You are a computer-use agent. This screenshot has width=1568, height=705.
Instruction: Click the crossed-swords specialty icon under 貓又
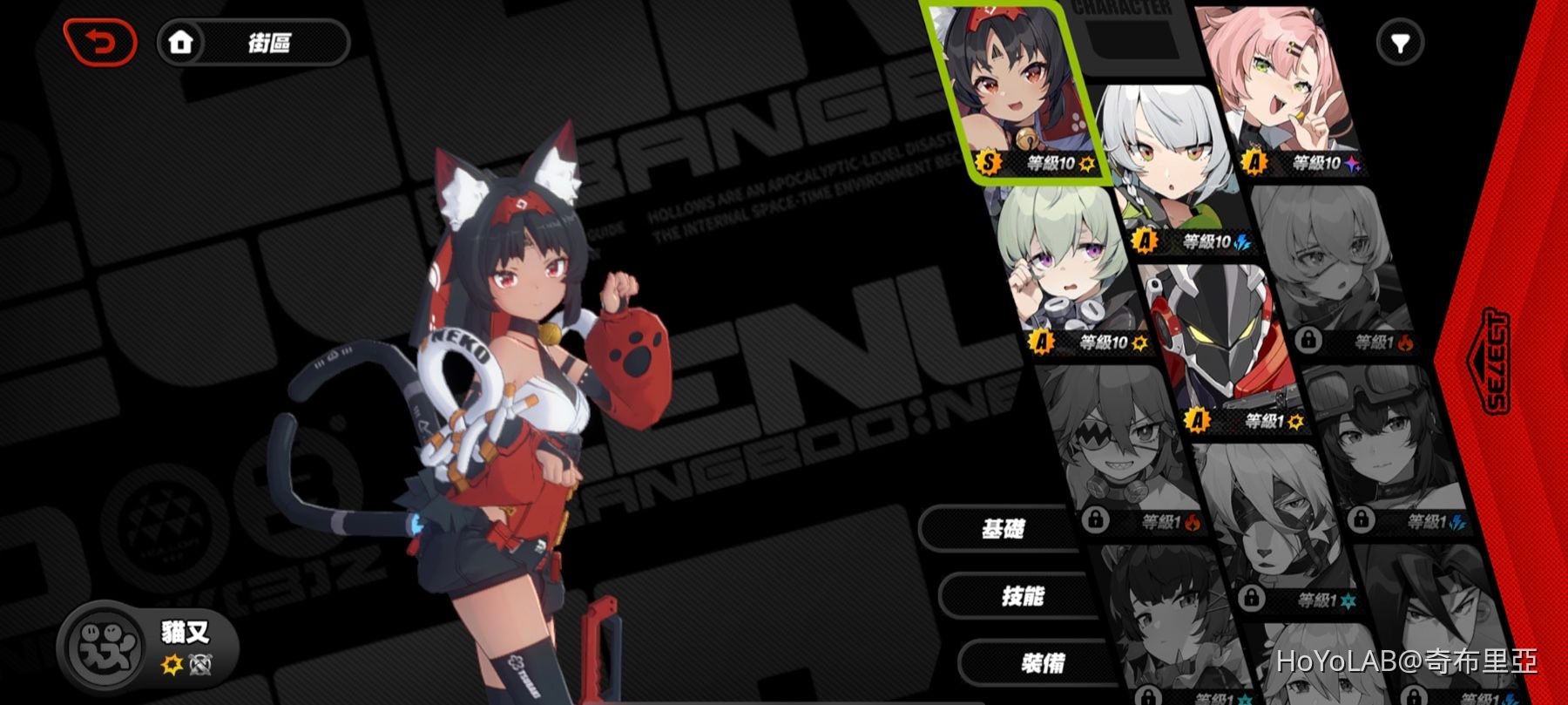click(x=200, y=664)
